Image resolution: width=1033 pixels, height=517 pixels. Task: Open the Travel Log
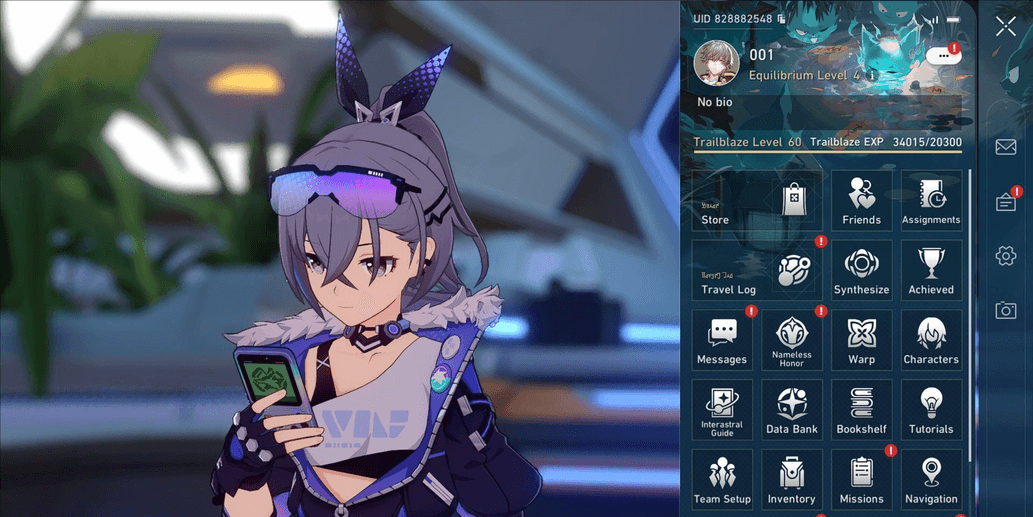(757, 271)
